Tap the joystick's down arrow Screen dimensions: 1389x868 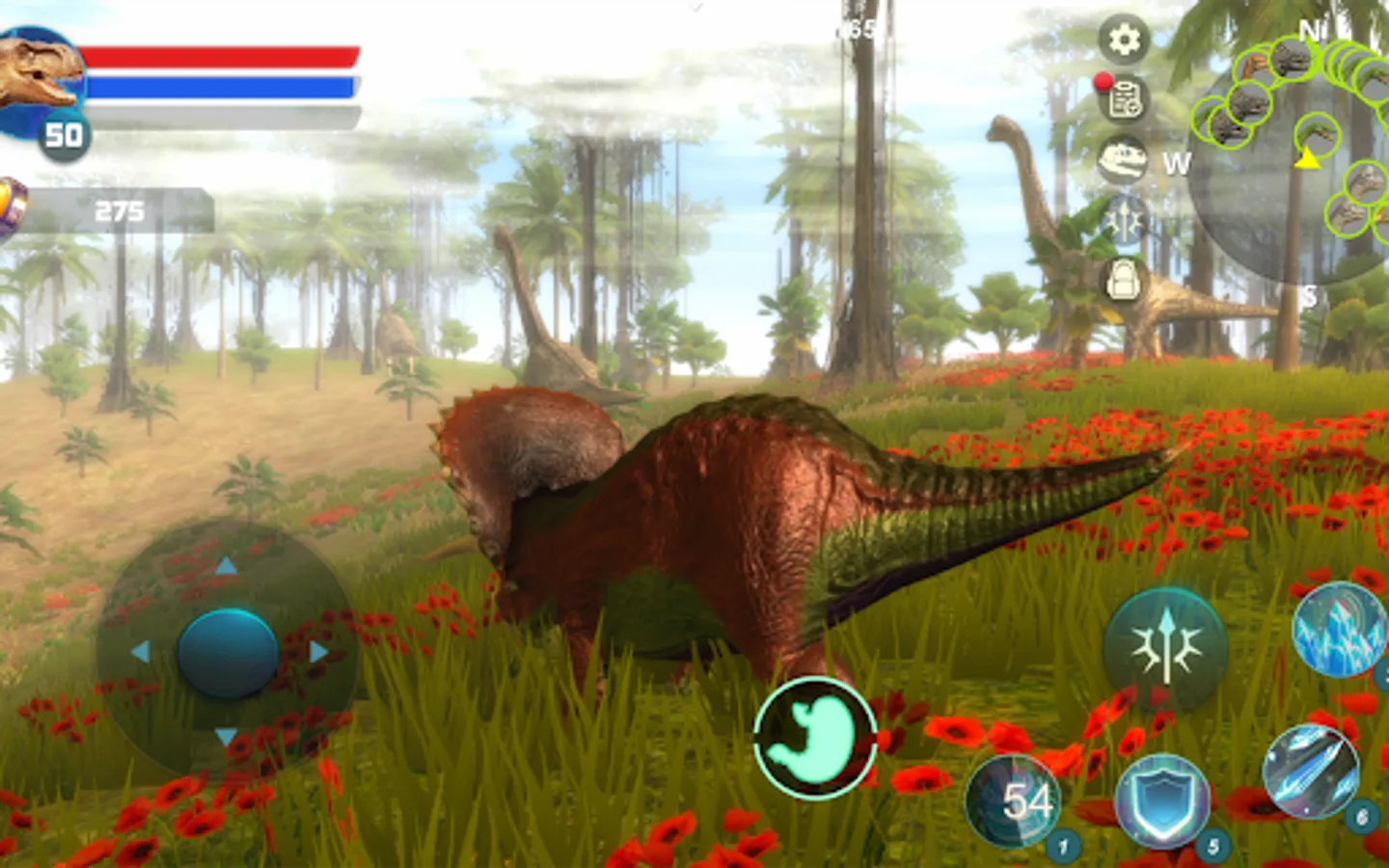click(x=226, y=738)
